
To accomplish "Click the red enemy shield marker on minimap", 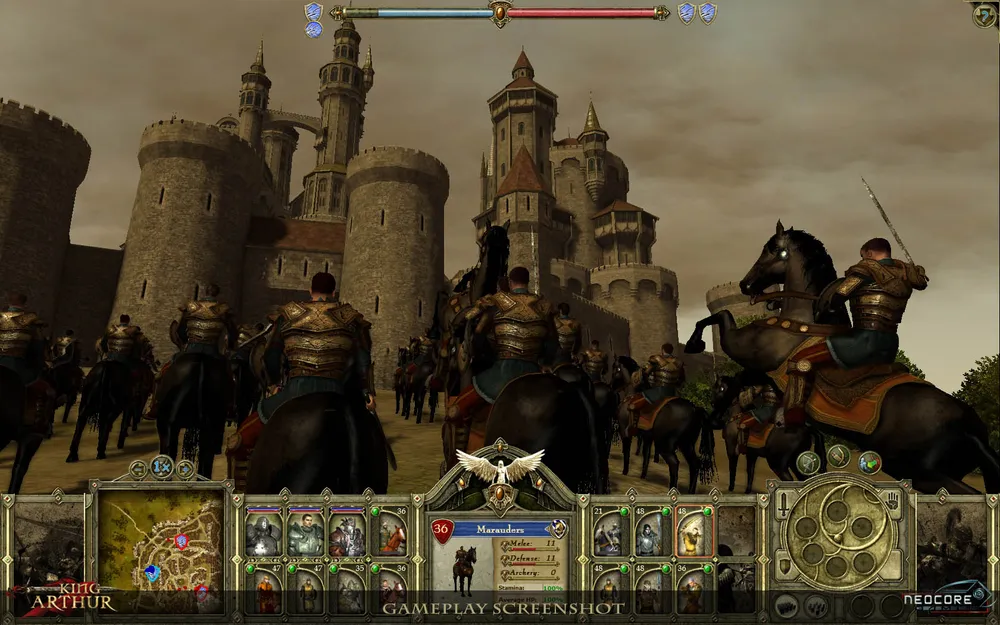I will tap(181, 541).
